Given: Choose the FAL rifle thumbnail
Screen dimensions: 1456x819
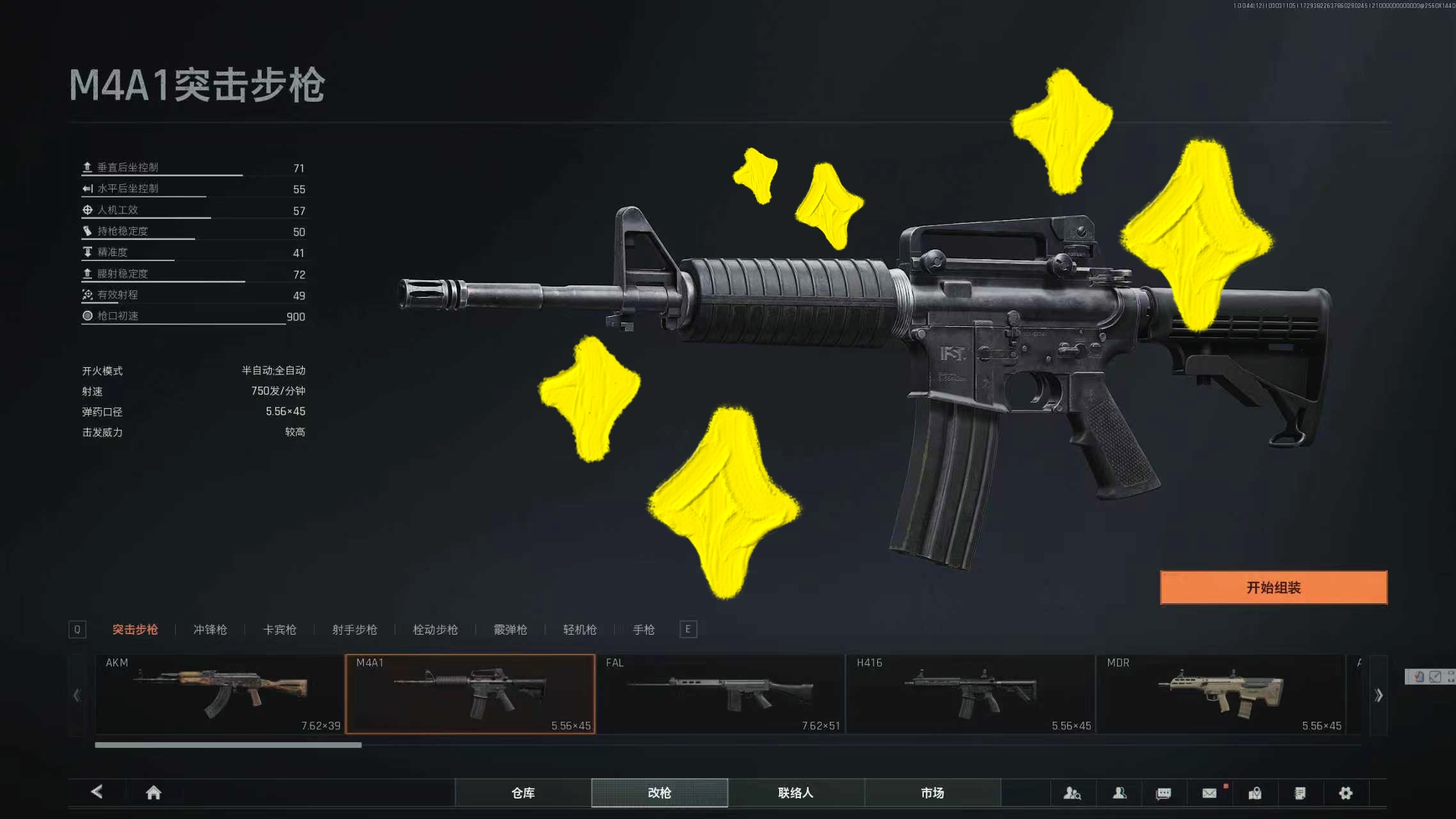Looking at the screenshot, I should (x=720, y=694).
